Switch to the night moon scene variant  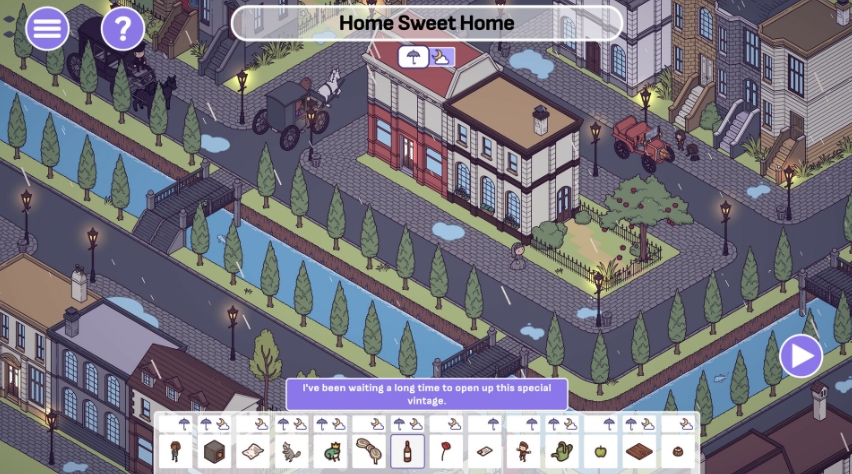tap(440, 57)
